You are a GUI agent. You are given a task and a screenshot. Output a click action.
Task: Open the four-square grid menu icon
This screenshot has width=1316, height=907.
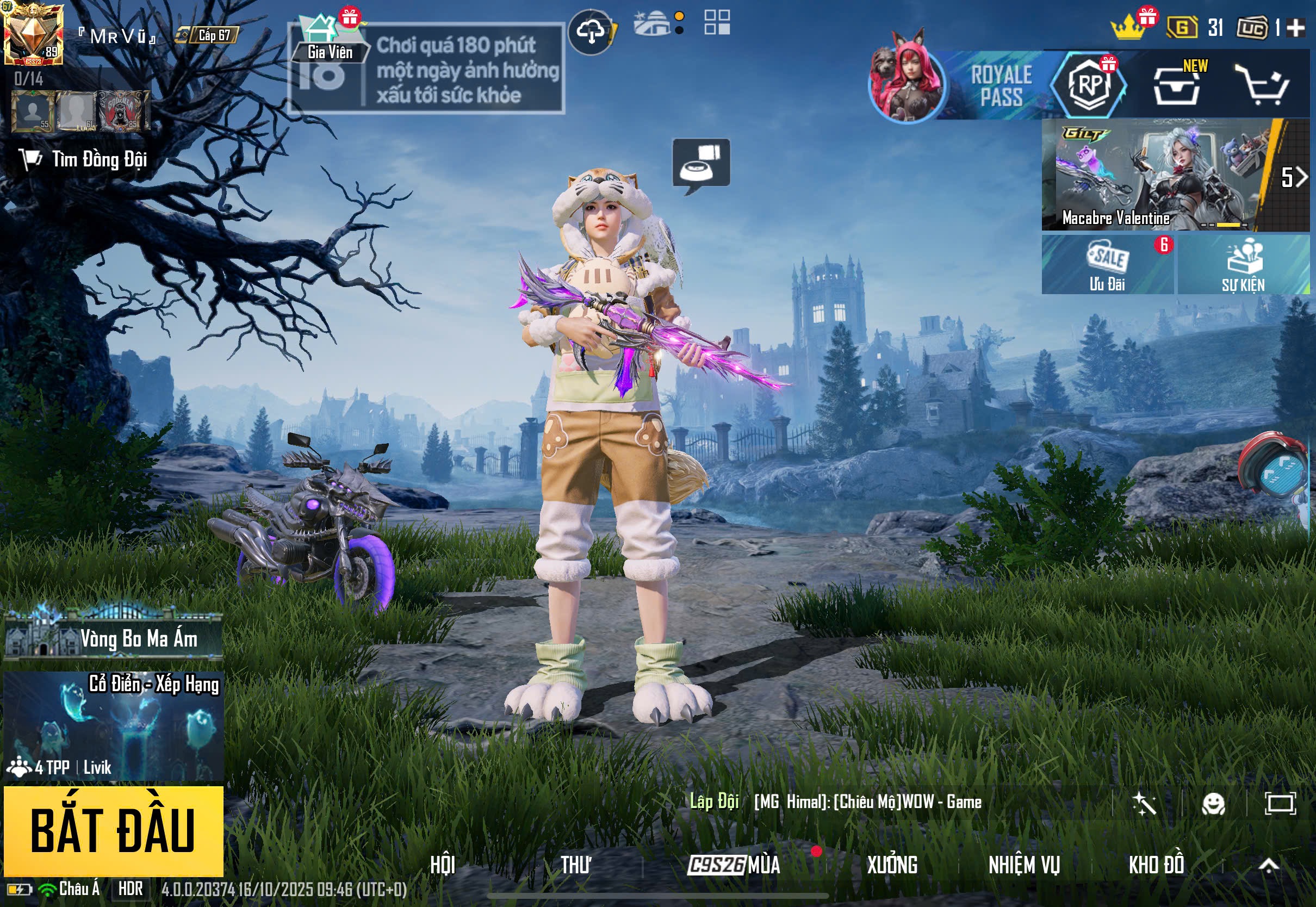point(717,23)
